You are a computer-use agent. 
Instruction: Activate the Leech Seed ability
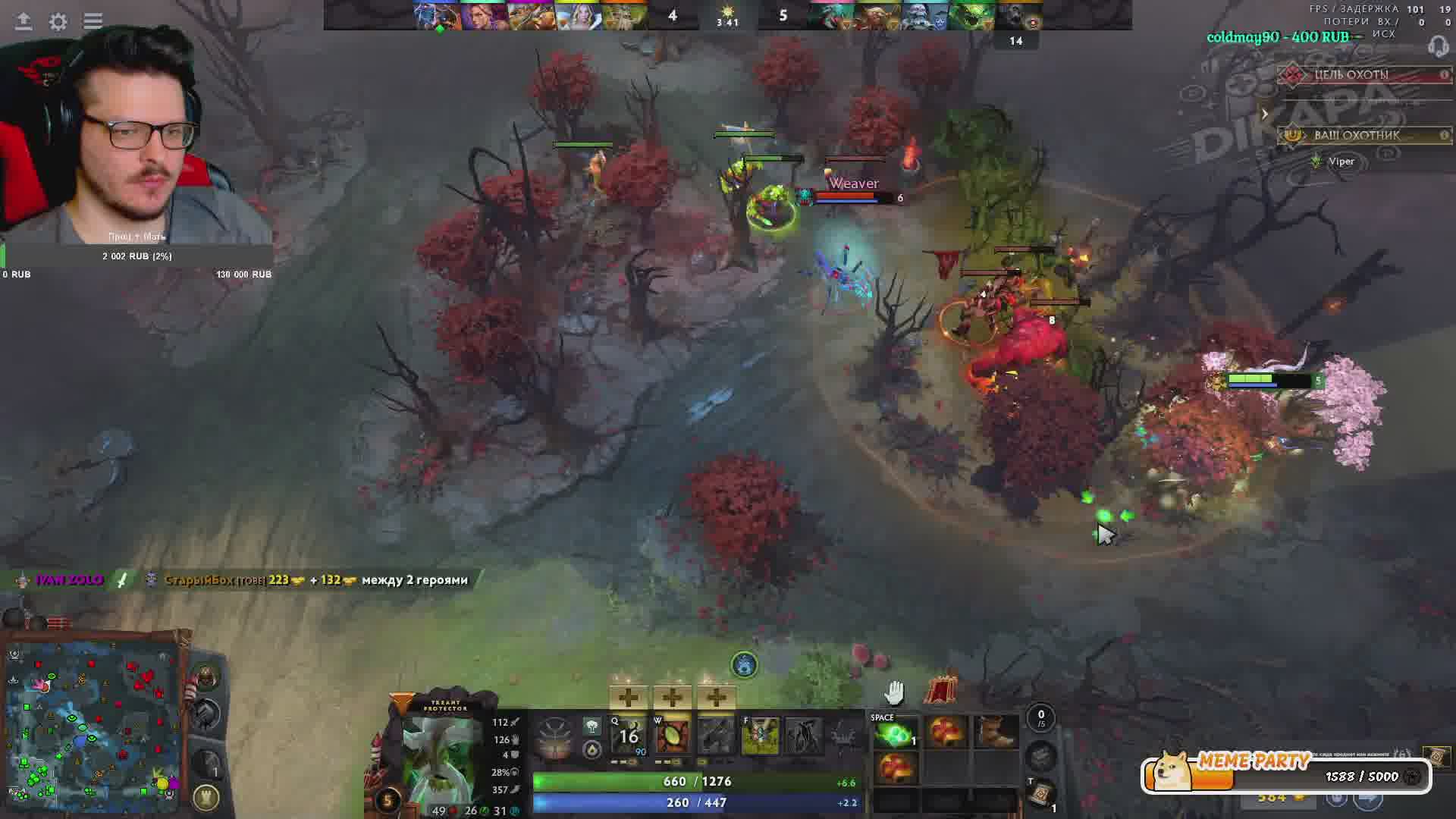(x=672, y=736)
